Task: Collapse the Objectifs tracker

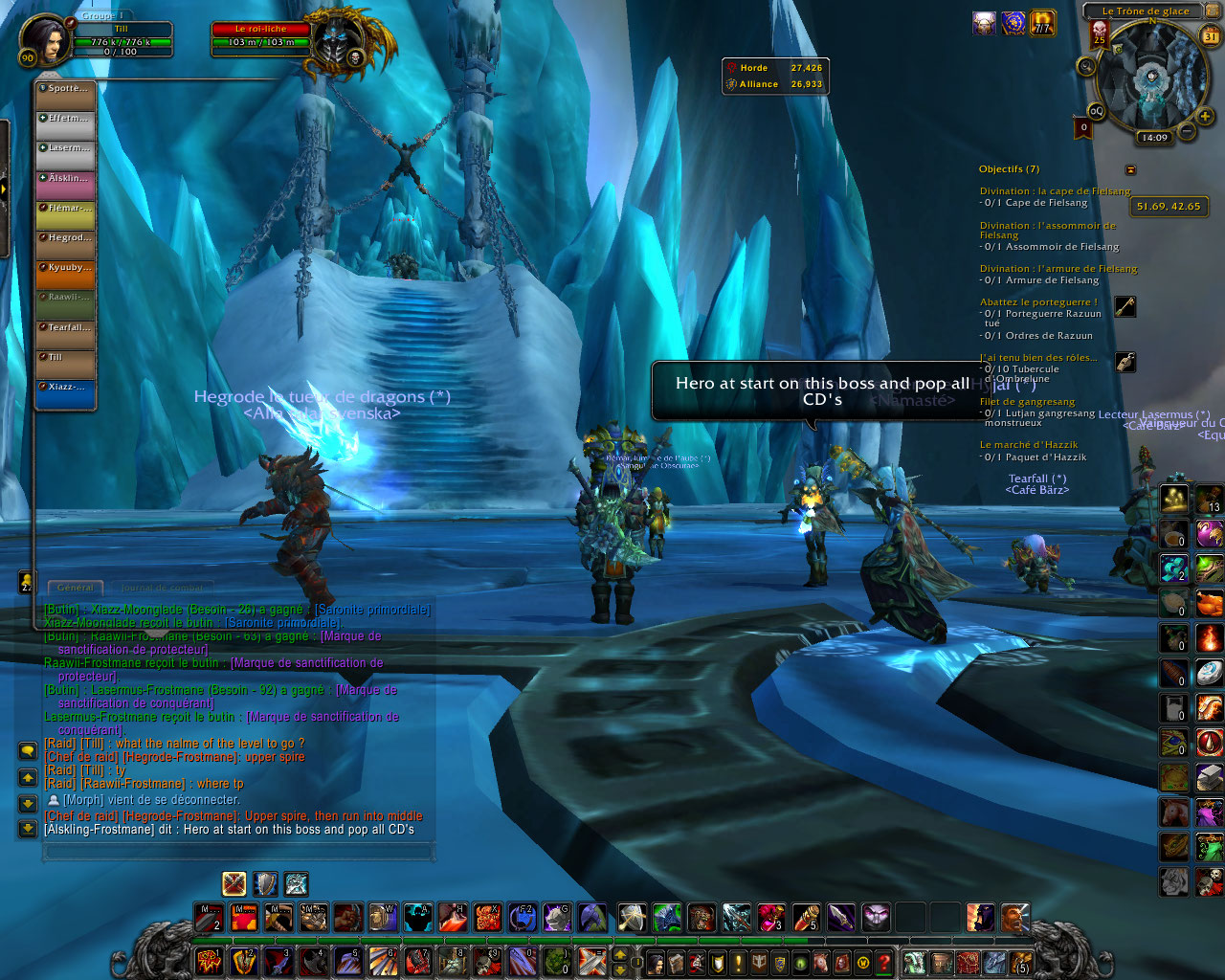Action: [1130, 169]
